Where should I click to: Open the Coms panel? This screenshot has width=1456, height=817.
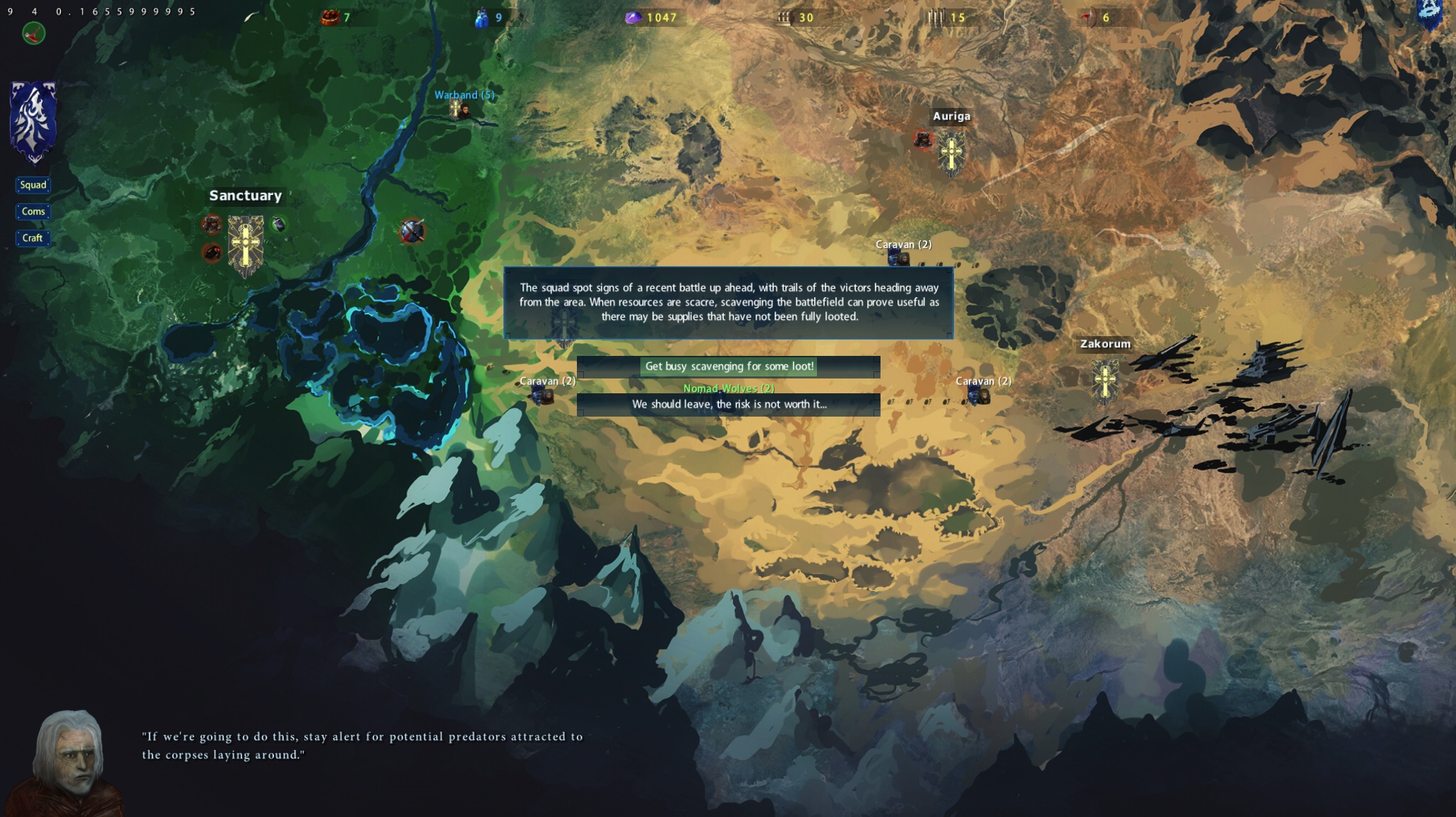33,212
